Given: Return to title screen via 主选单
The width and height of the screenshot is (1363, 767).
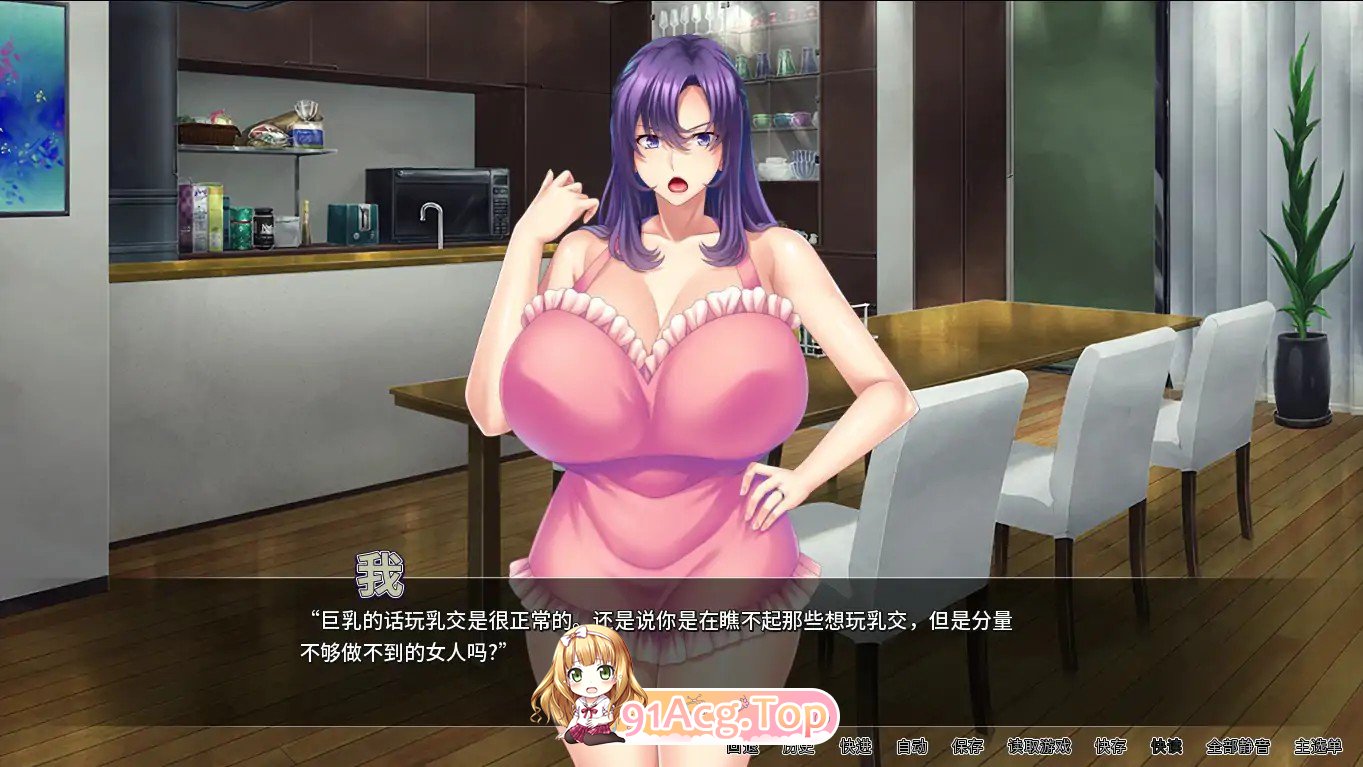Looking at the screenshot, I should (x=1318, y=748).
